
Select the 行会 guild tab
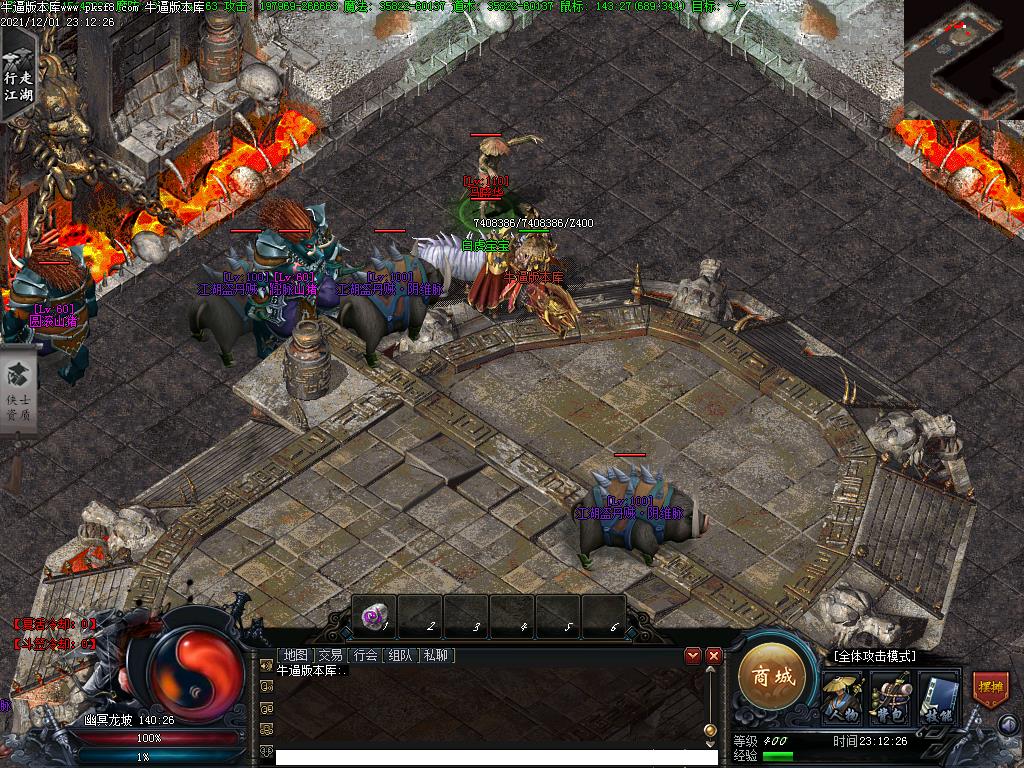(365, 655)
